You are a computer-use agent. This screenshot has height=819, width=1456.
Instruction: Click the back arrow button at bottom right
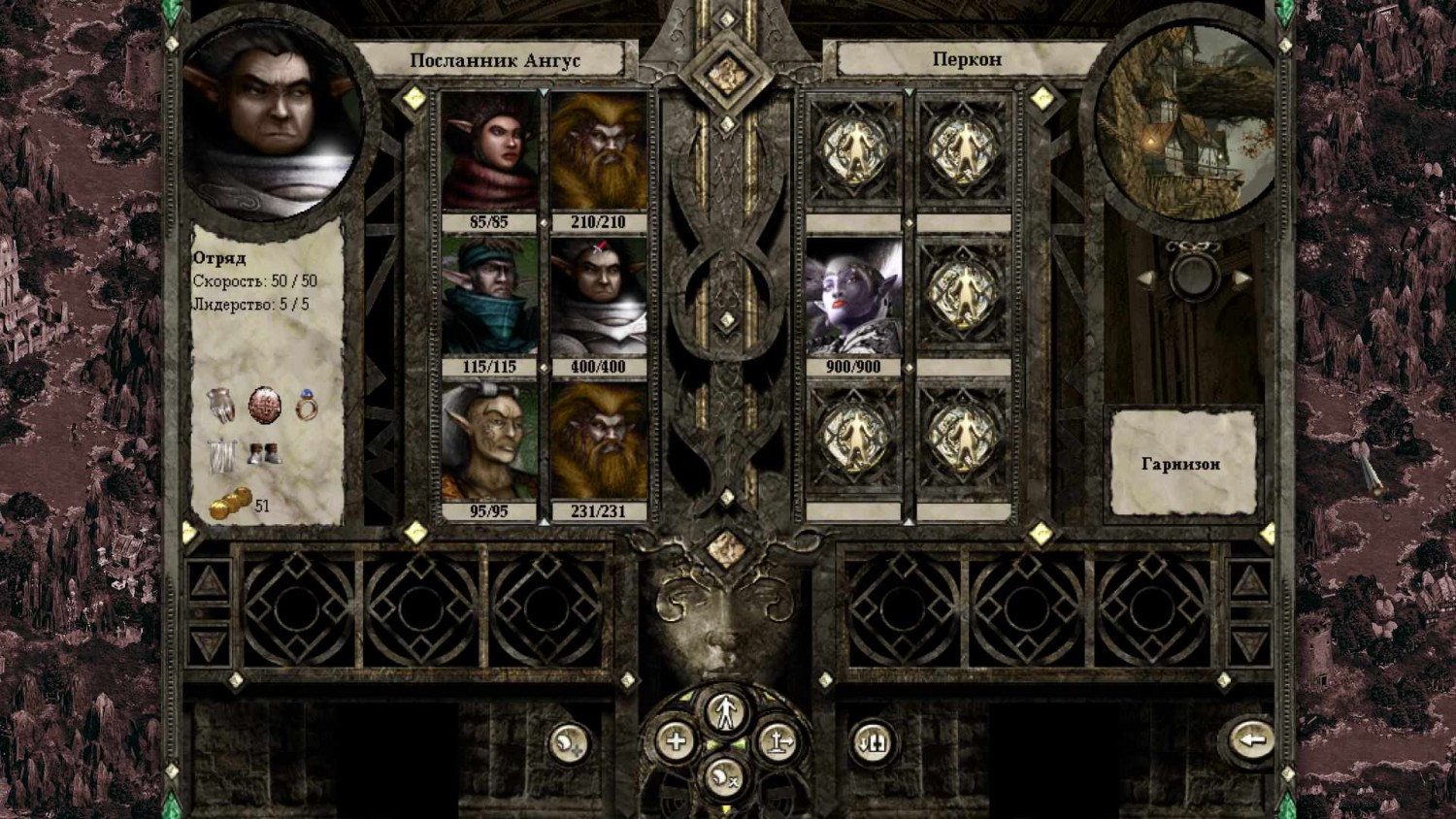coord(1252,741)
